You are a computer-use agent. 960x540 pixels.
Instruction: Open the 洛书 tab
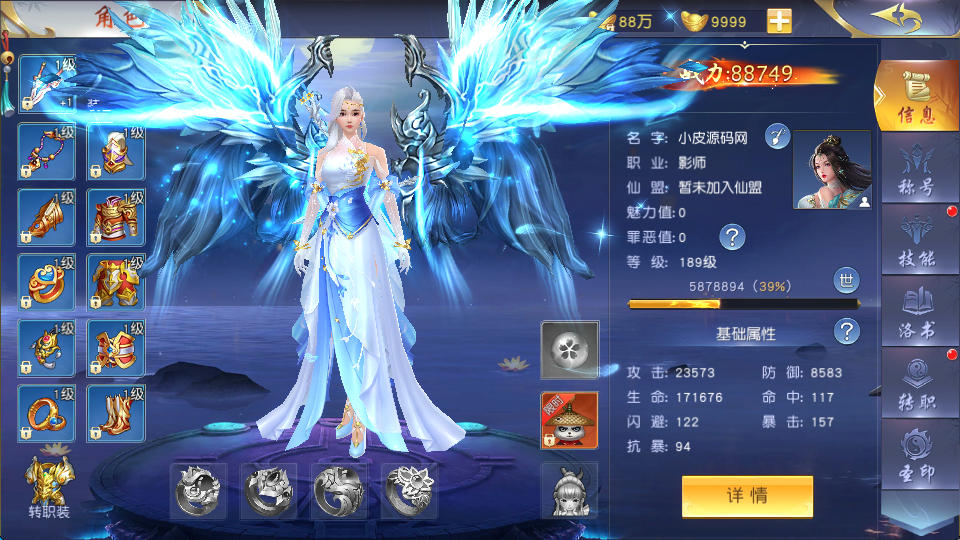click(916, 312)
